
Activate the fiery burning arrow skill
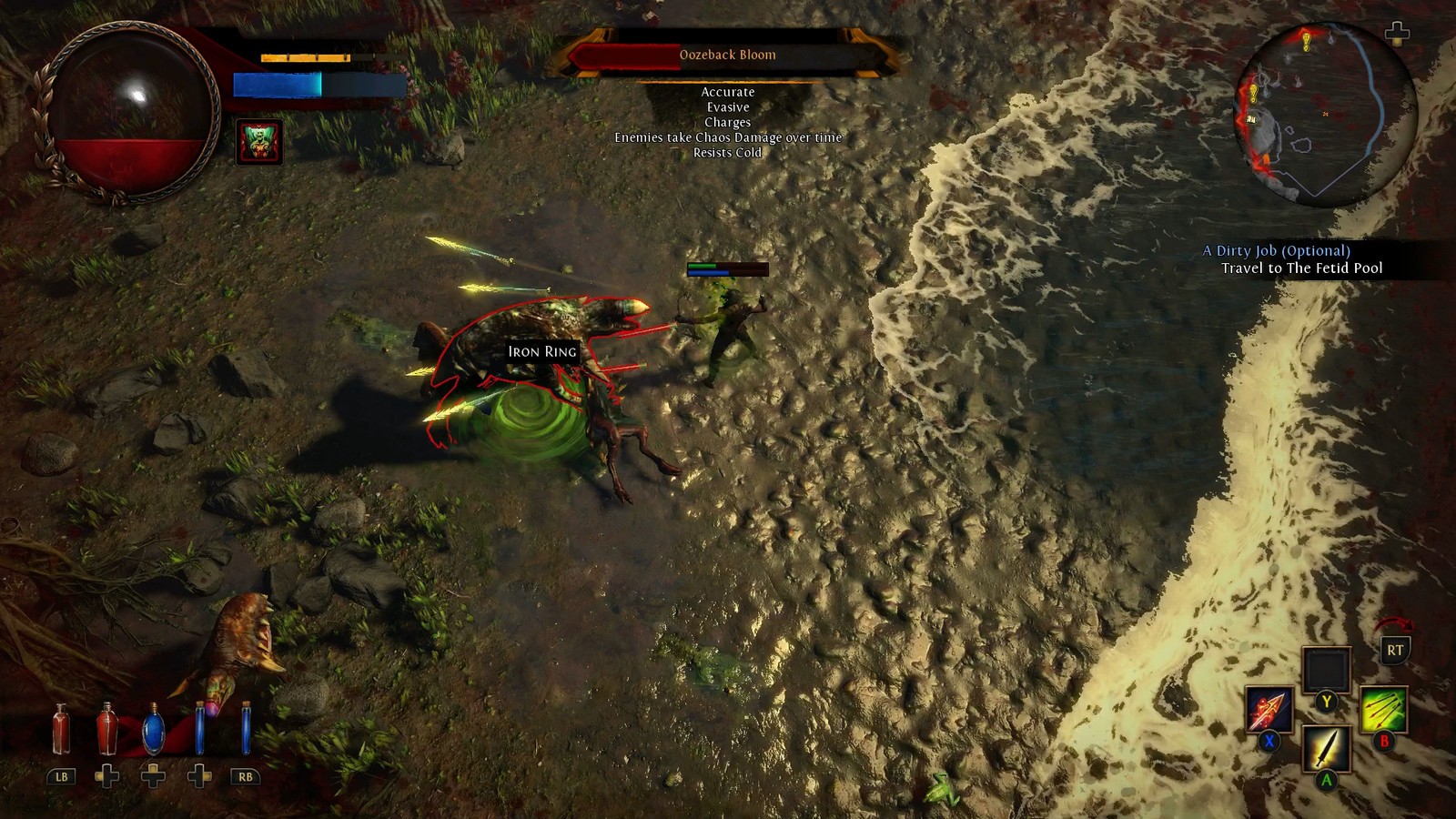(1269, 708)
